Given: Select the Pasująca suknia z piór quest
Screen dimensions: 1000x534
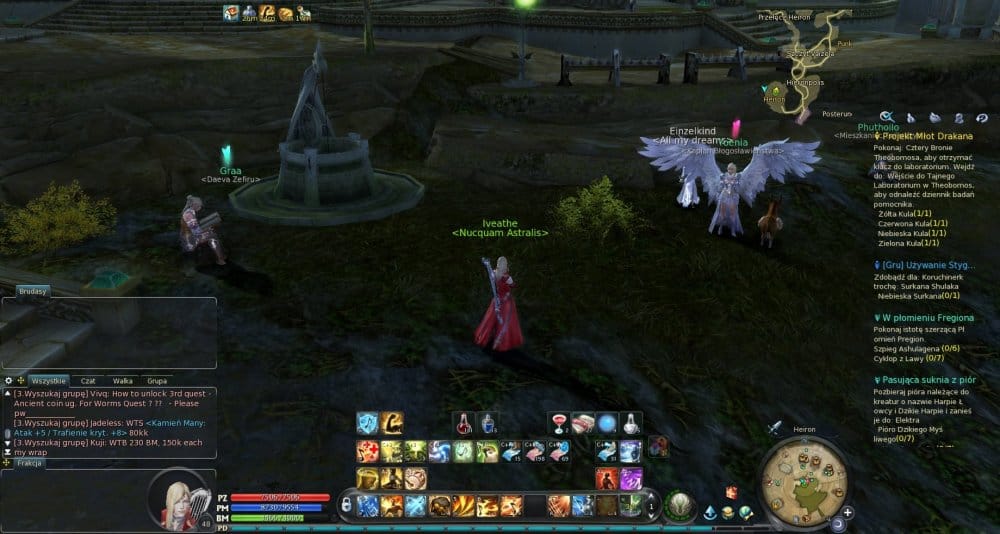Looking at the screenshot, I should point(923,380).
